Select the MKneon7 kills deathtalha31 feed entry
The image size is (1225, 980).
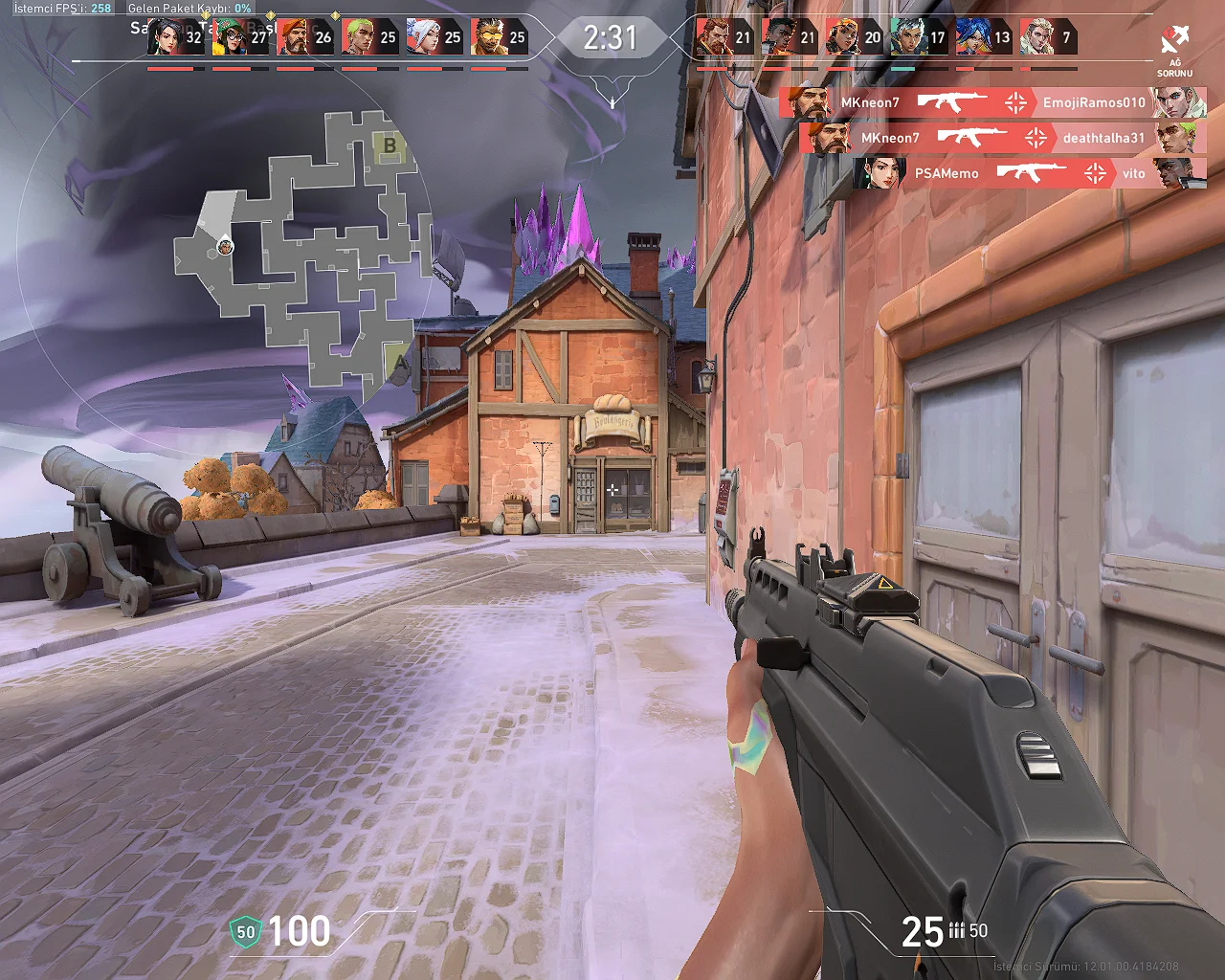tap(1001, 138)
